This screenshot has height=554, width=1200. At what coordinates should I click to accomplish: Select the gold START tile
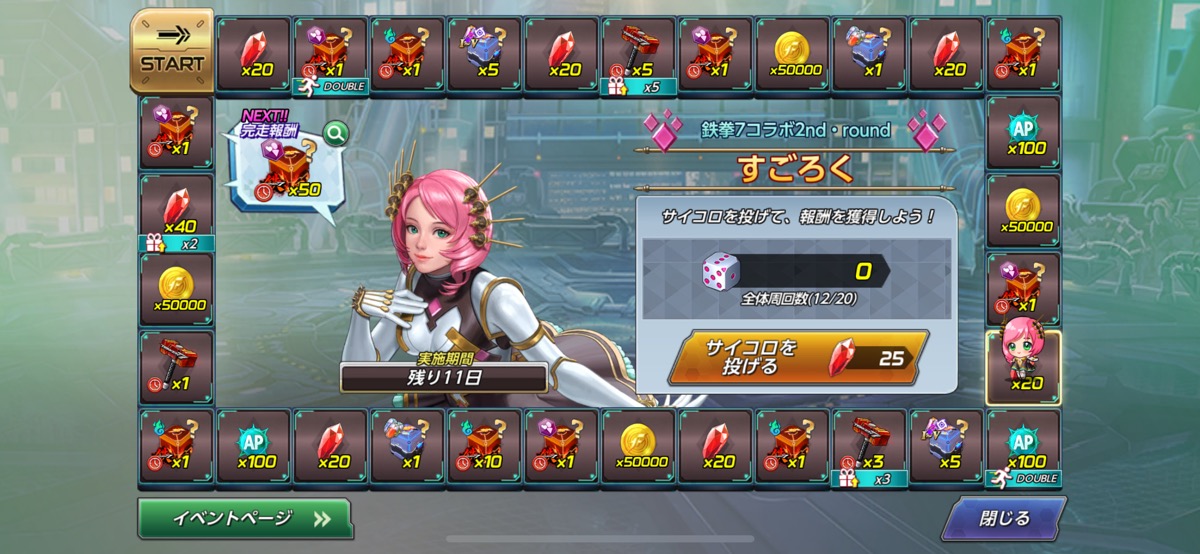click(172, 51)
